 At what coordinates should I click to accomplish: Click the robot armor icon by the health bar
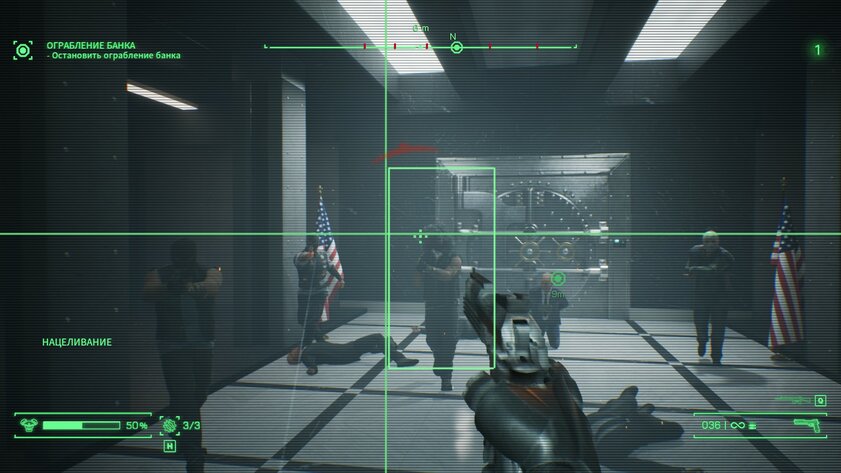point(26,425)
